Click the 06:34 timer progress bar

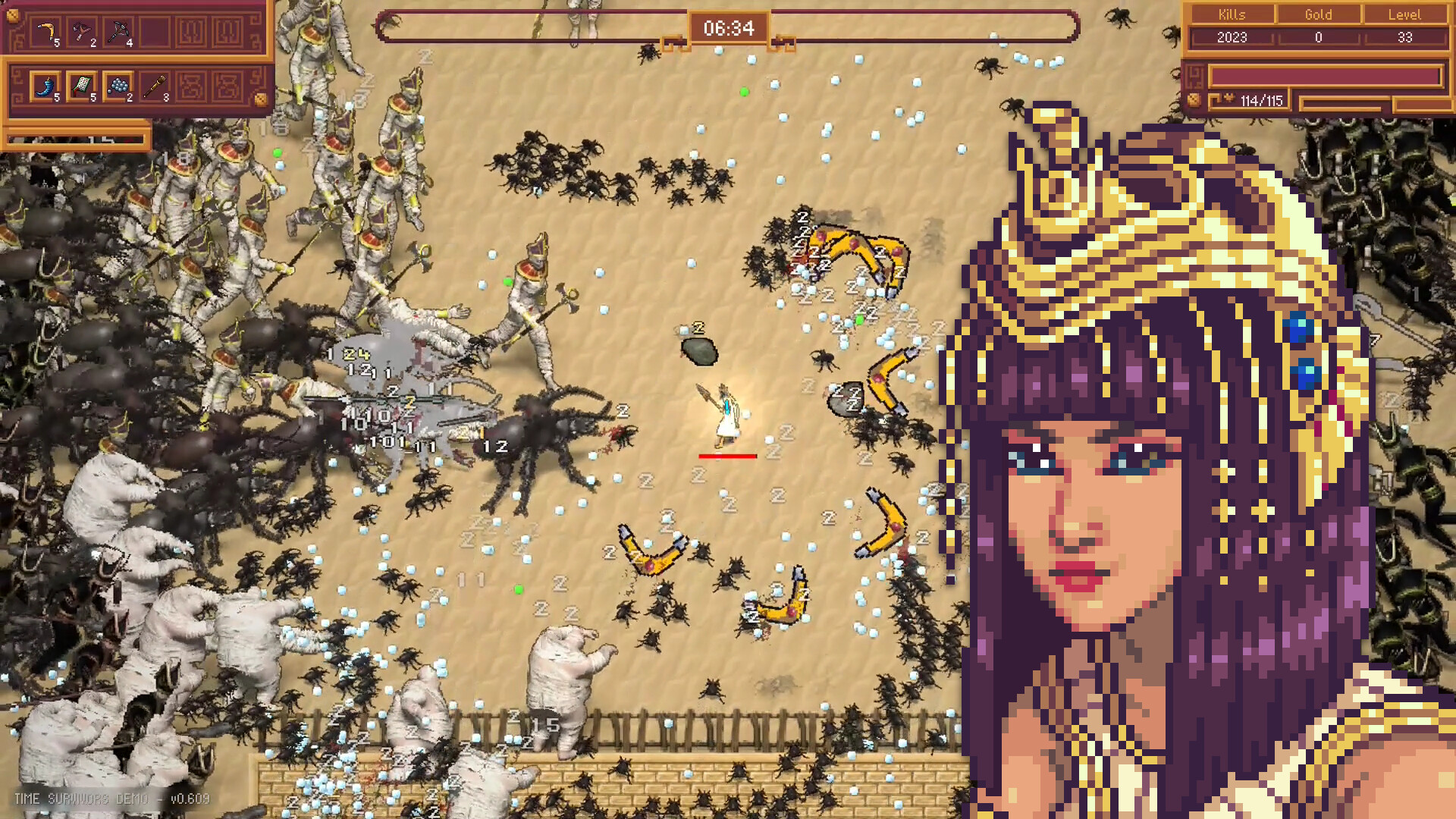pos(728,28)
